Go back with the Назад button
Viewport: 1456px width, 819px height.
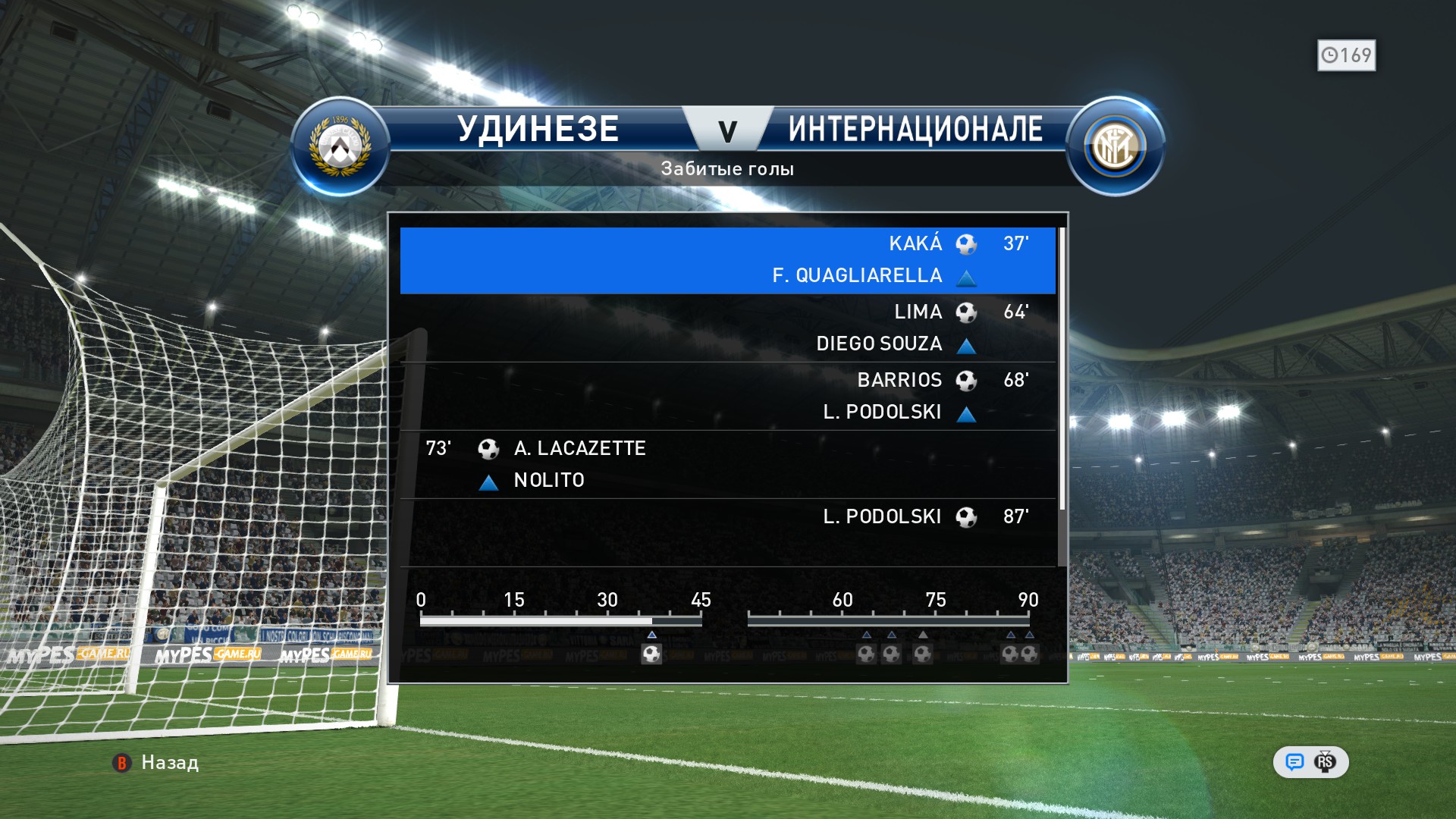(x=157, y=762)
